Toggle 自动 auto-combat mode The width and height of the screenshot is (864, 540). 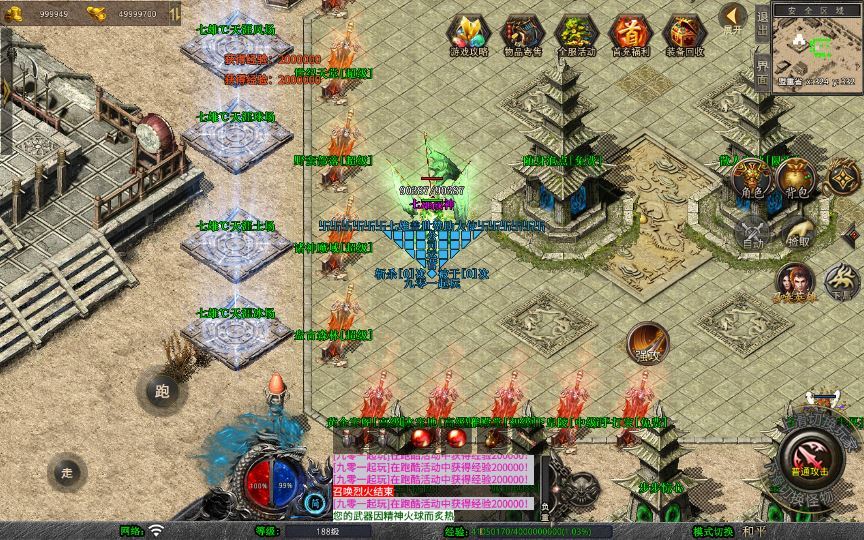[752, 231]
